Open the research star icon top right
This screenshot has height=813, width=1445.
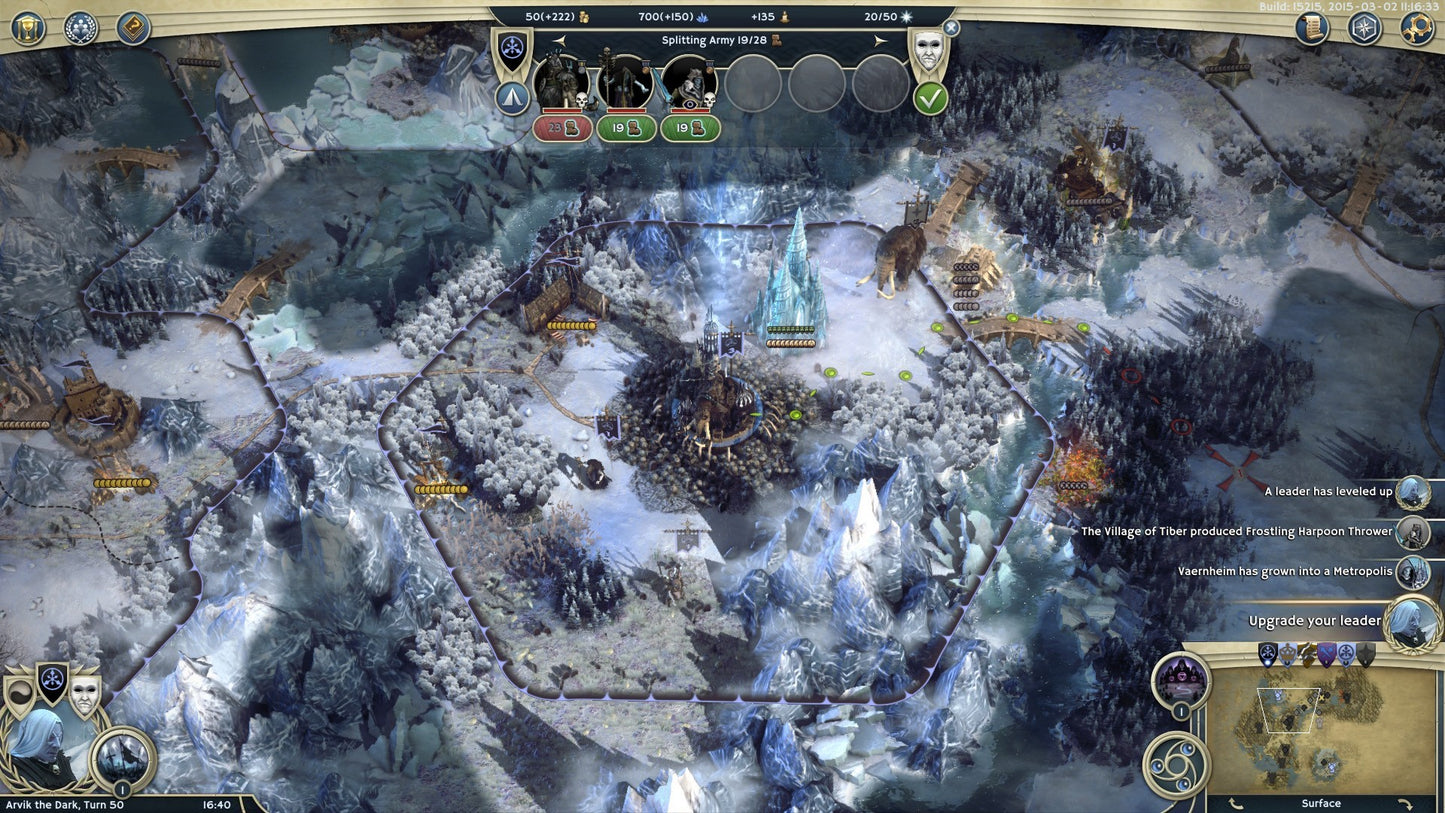(x=1364, y=28)
